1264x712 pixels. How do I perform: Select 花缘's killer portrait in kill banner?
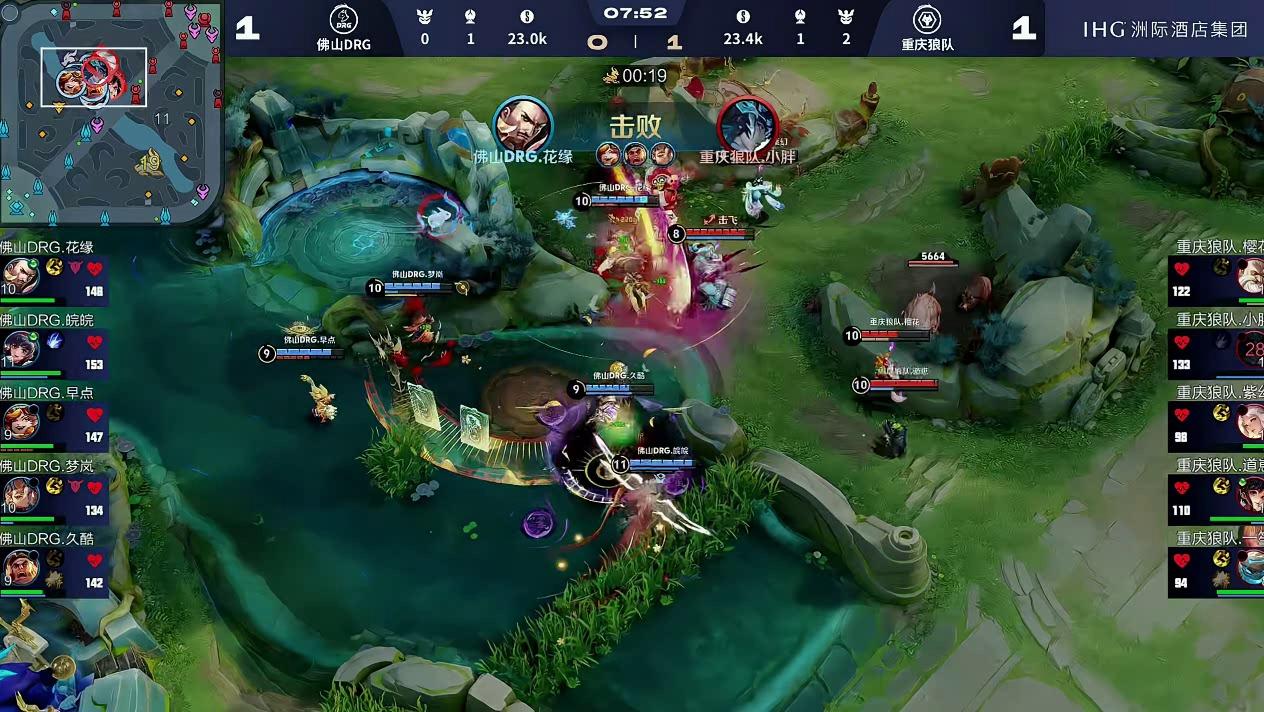click(523, 124)
